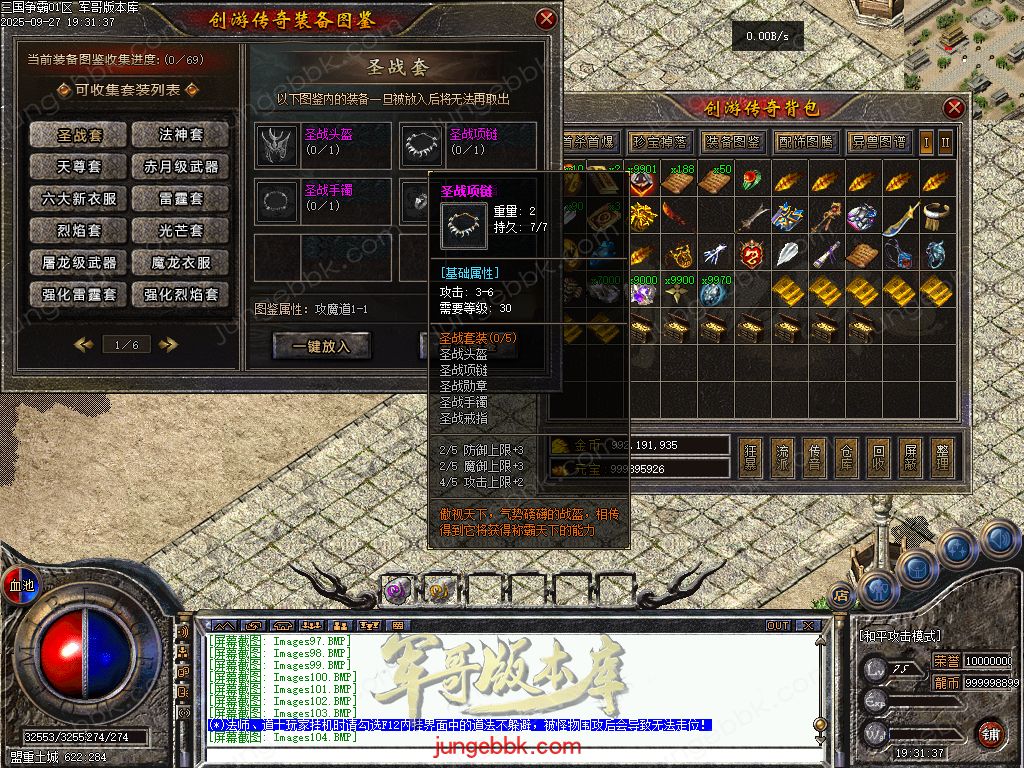Choose the 天尊套 set
1024x768 pixels.
point(78,167)
